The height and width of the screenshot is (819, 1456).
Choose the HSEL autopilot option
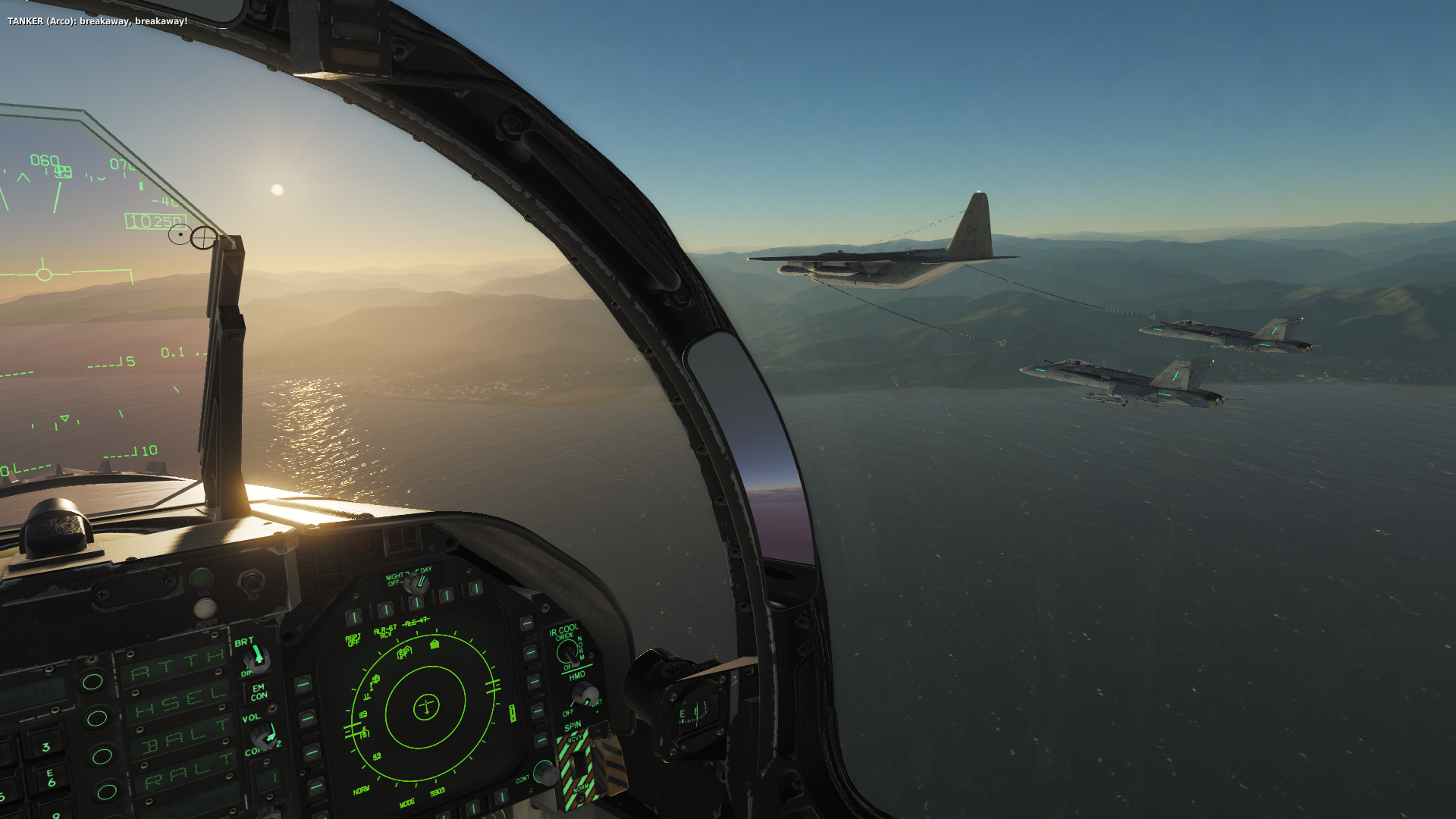pos(97,717)
